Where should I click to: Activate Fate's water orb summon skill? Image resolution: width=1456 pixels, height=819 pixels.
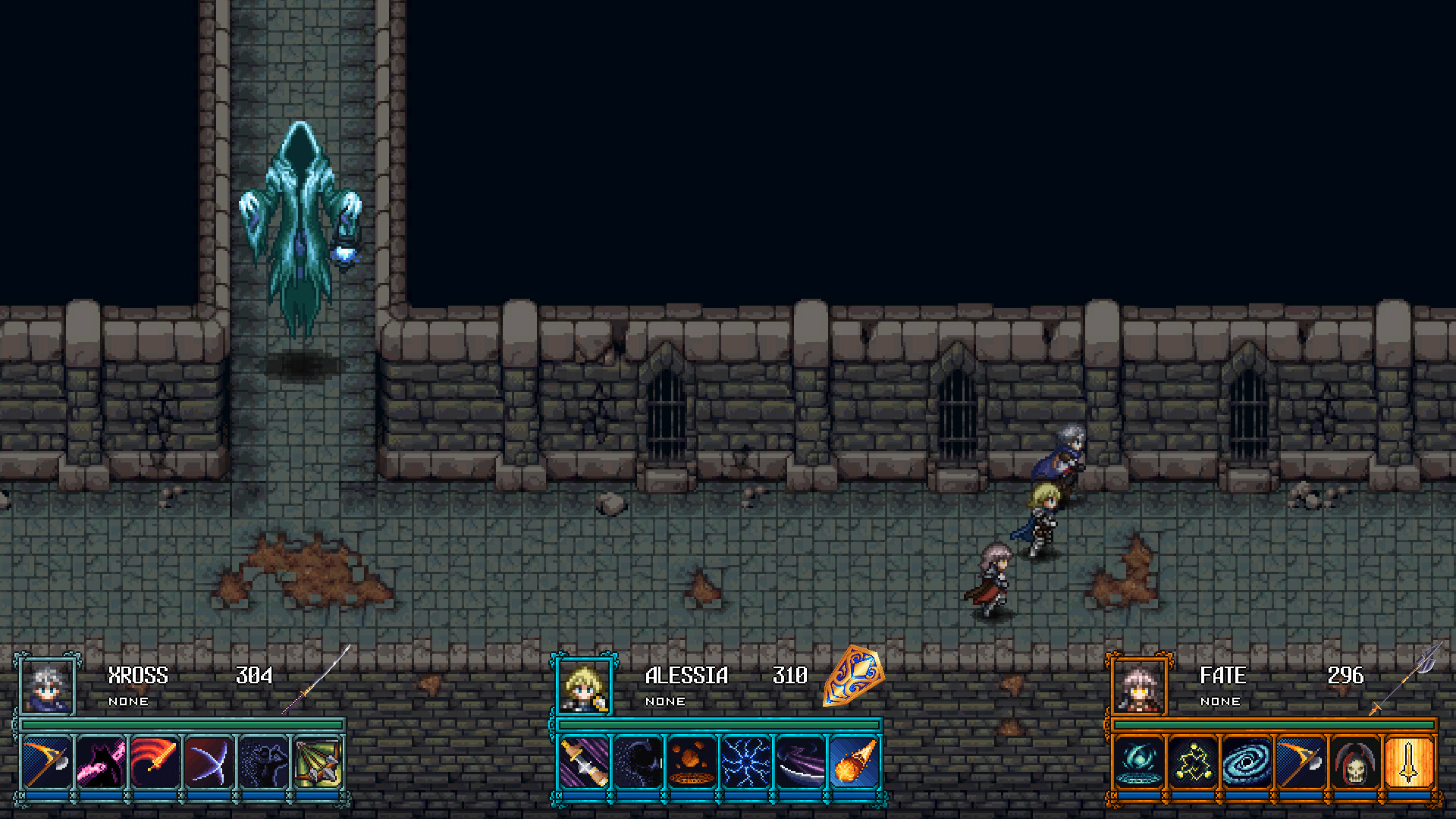(x=1137, y=762)
